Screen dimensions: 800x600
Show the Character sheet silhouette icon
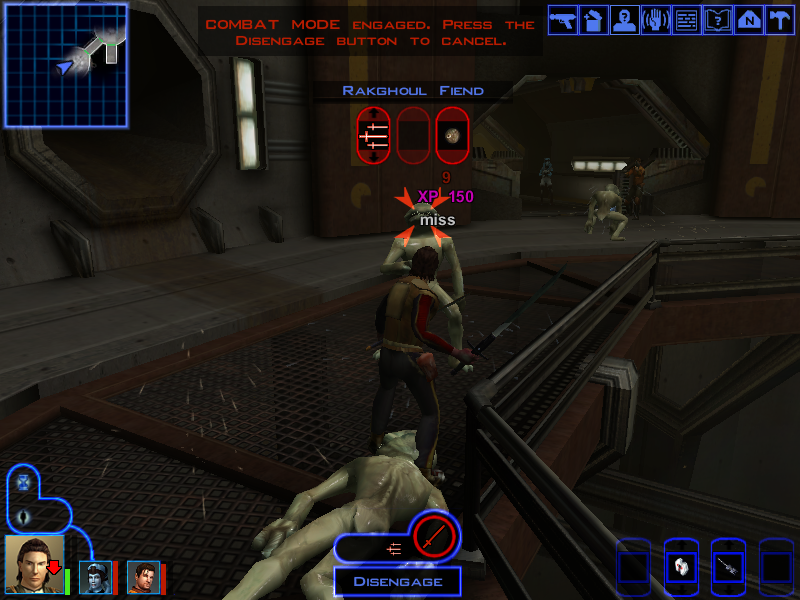[x=625, y=20]
